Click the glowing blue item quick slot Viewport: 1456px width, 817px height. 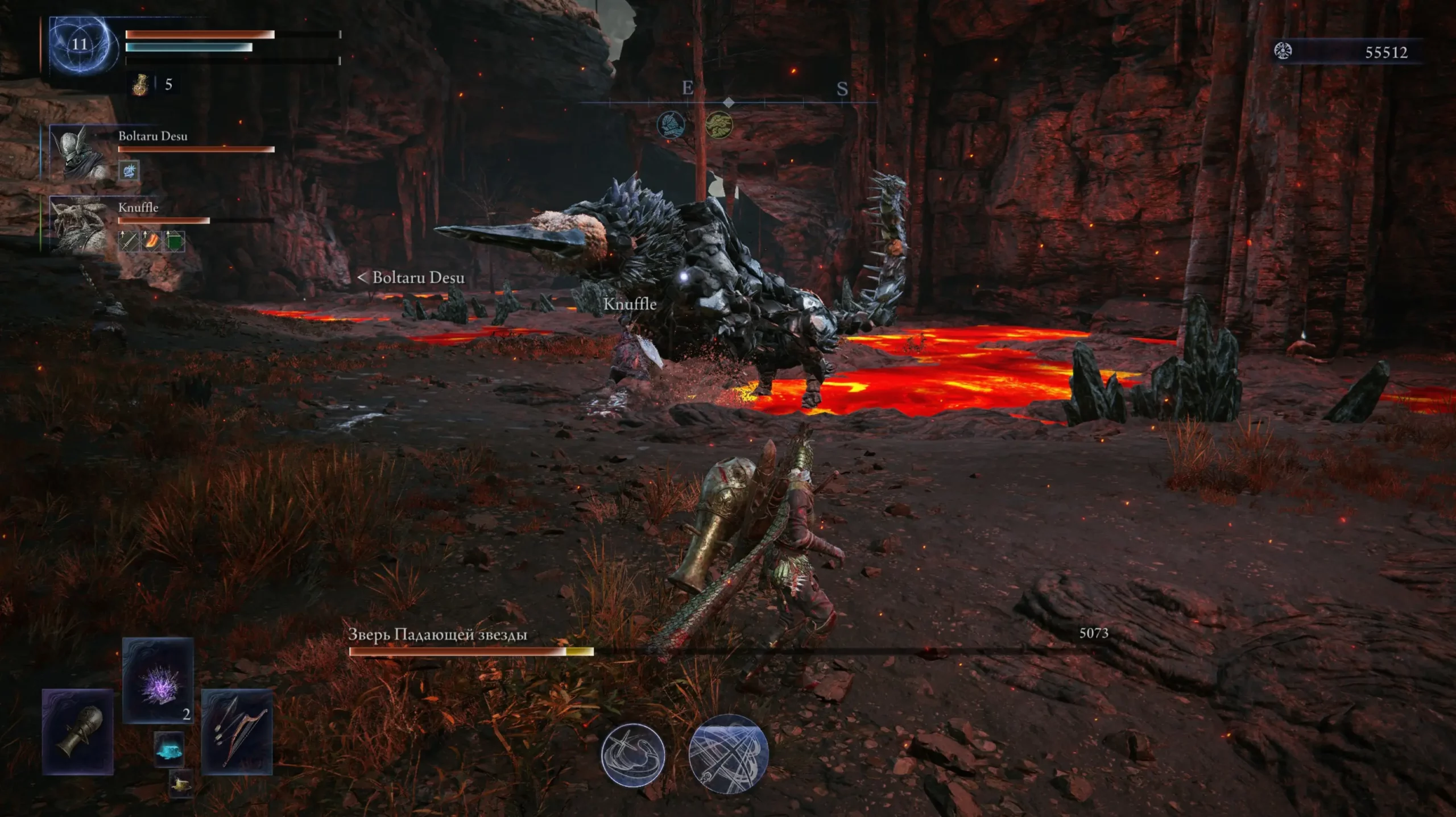pyautogui.click(x=169, y=750)
